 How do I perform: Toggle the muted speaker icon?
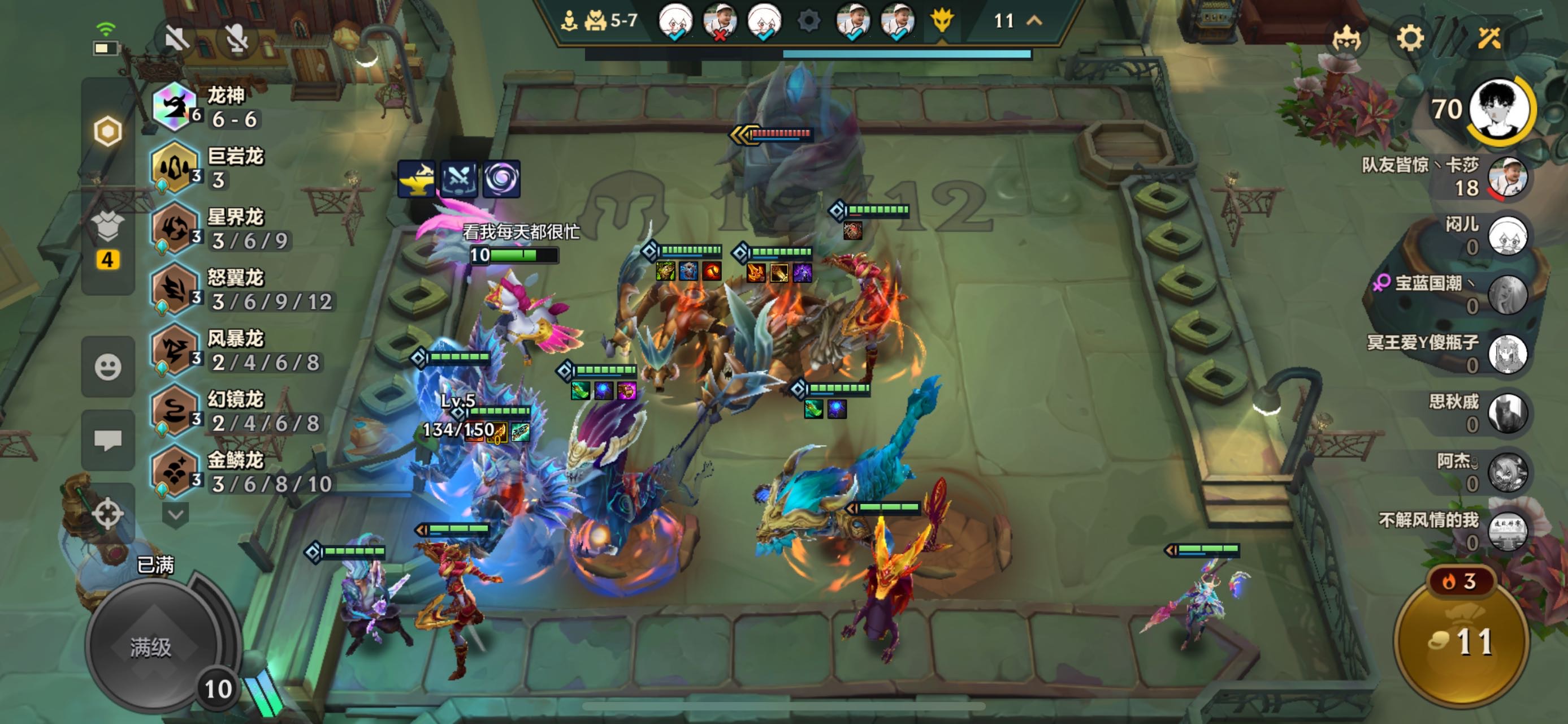pos(177,39)
